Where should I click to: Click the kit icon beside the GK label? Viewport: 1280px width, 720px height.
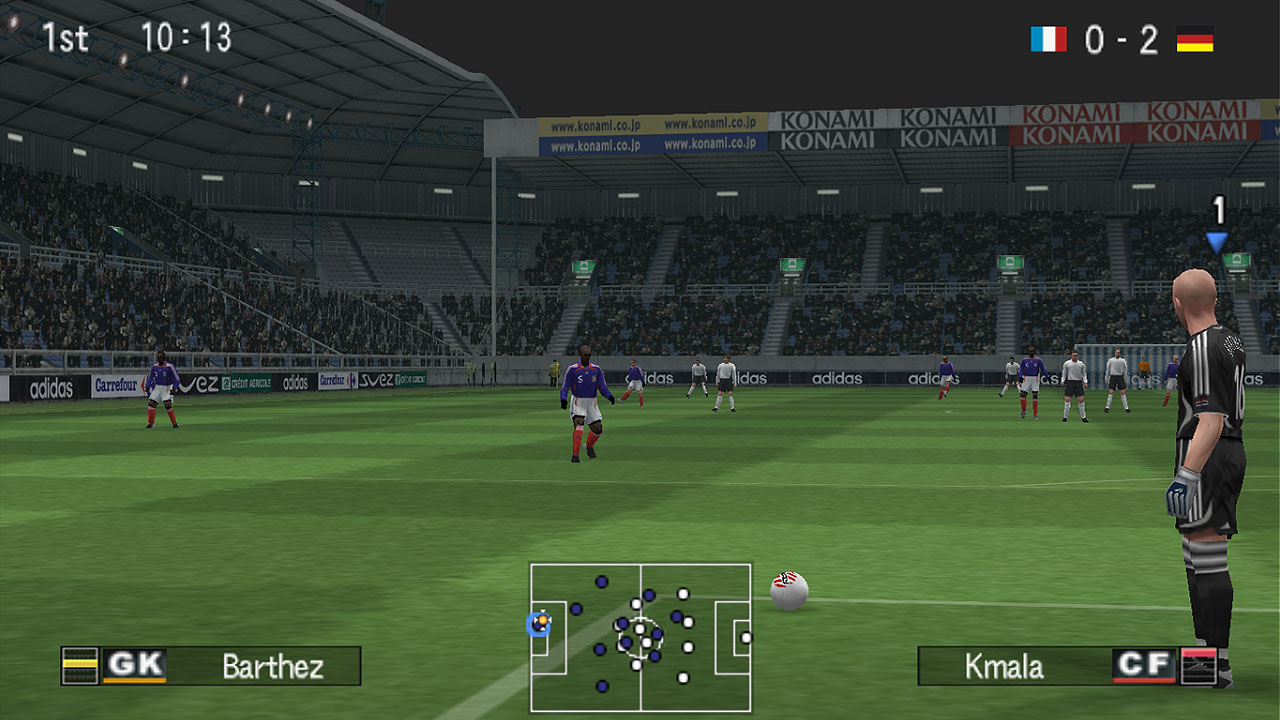[x=80, y=666]
